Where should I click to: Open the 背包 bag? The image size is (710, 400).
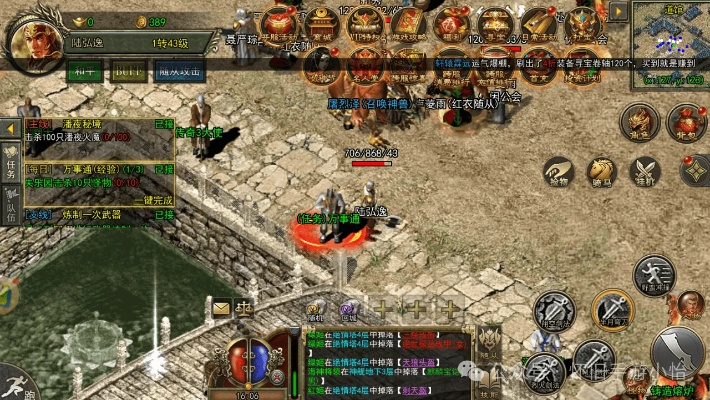(686, 121)
